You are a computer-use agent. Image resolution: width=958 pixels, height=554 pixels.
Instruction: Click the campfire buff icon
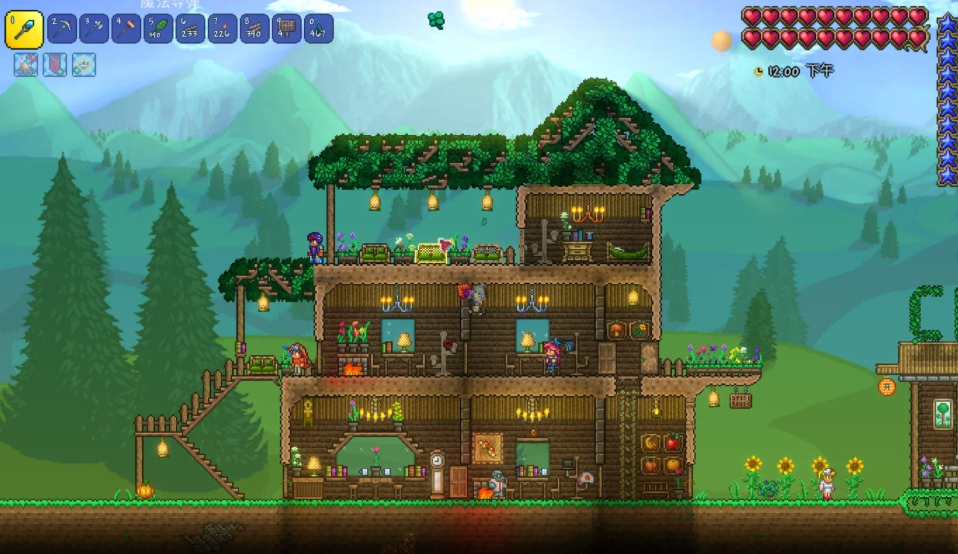(25, 65)
